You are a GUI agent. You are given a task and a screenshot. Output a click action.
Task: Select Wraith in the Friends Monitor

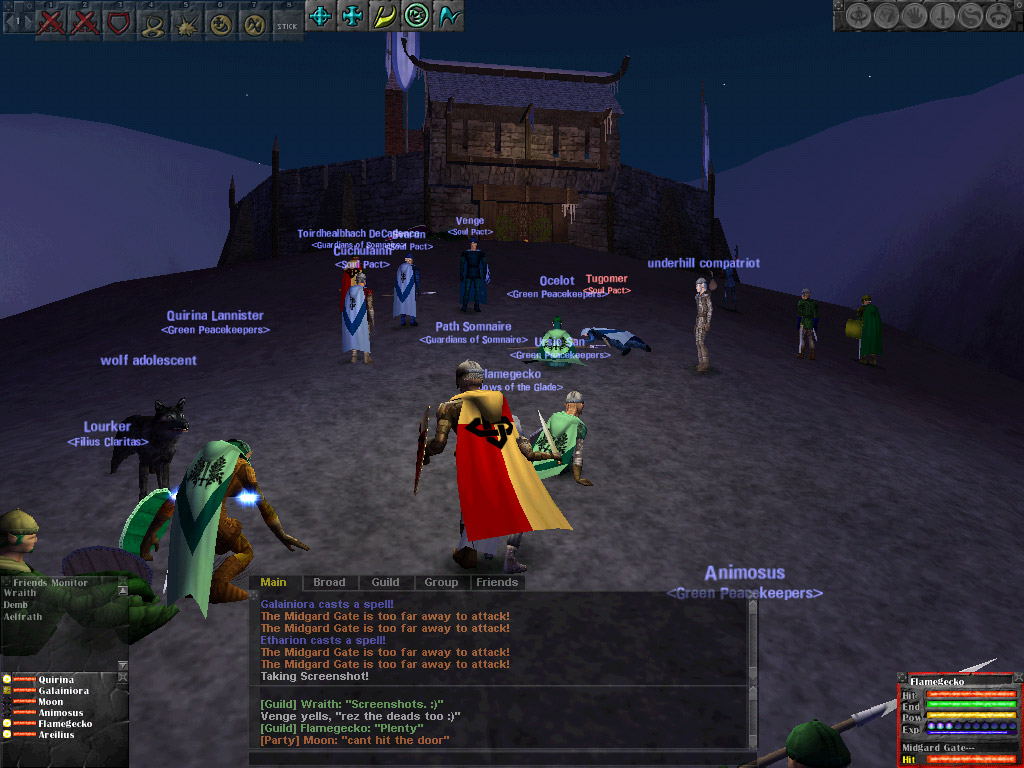(20, 593)
